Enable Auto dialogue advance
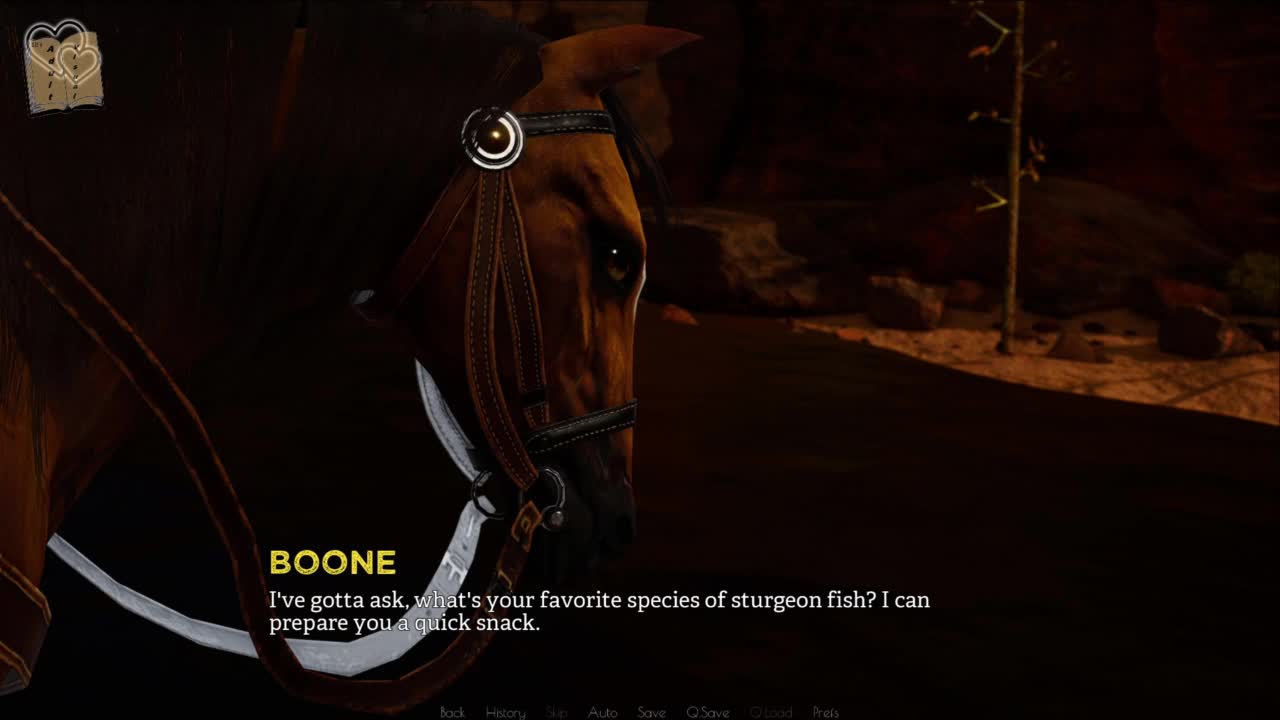1280x720 pixels. (x=602, y=712)
